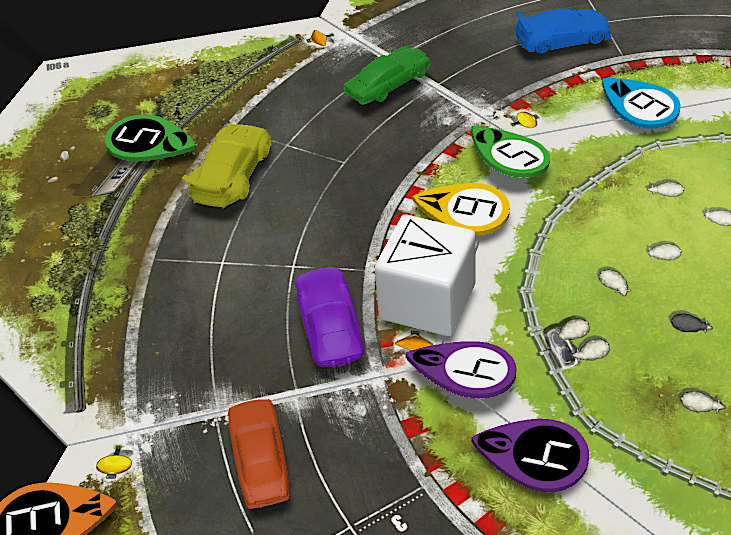
Task: Select the black-faced purple gear 4 token
Action: click(534, 455)
